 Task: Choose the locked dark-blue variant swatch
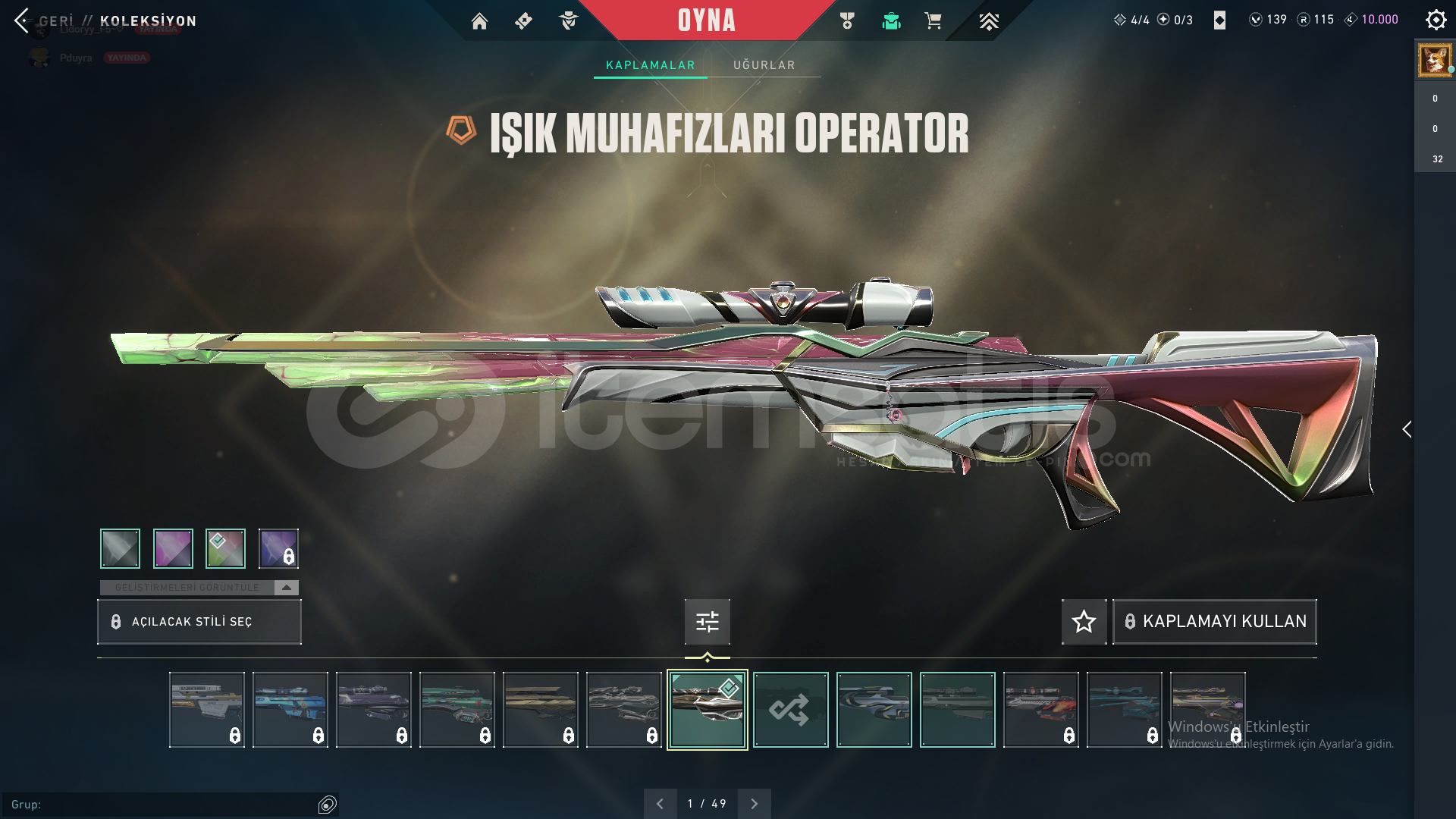pyautogui.click(x=278, y=548)
